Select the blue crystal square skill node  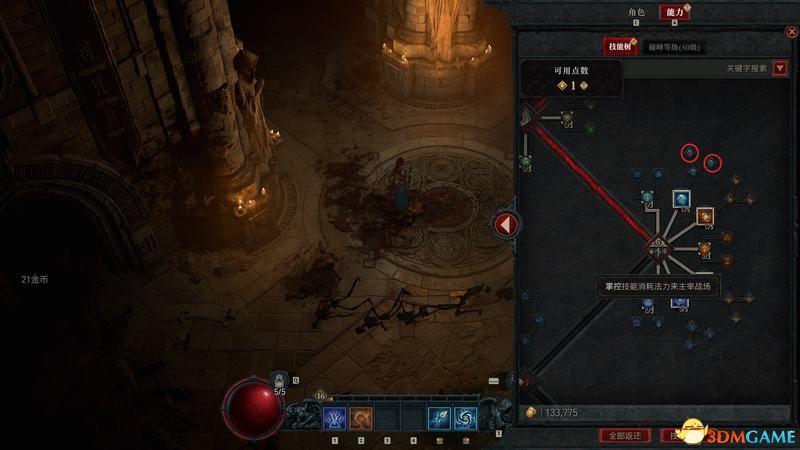coord(681,199)
